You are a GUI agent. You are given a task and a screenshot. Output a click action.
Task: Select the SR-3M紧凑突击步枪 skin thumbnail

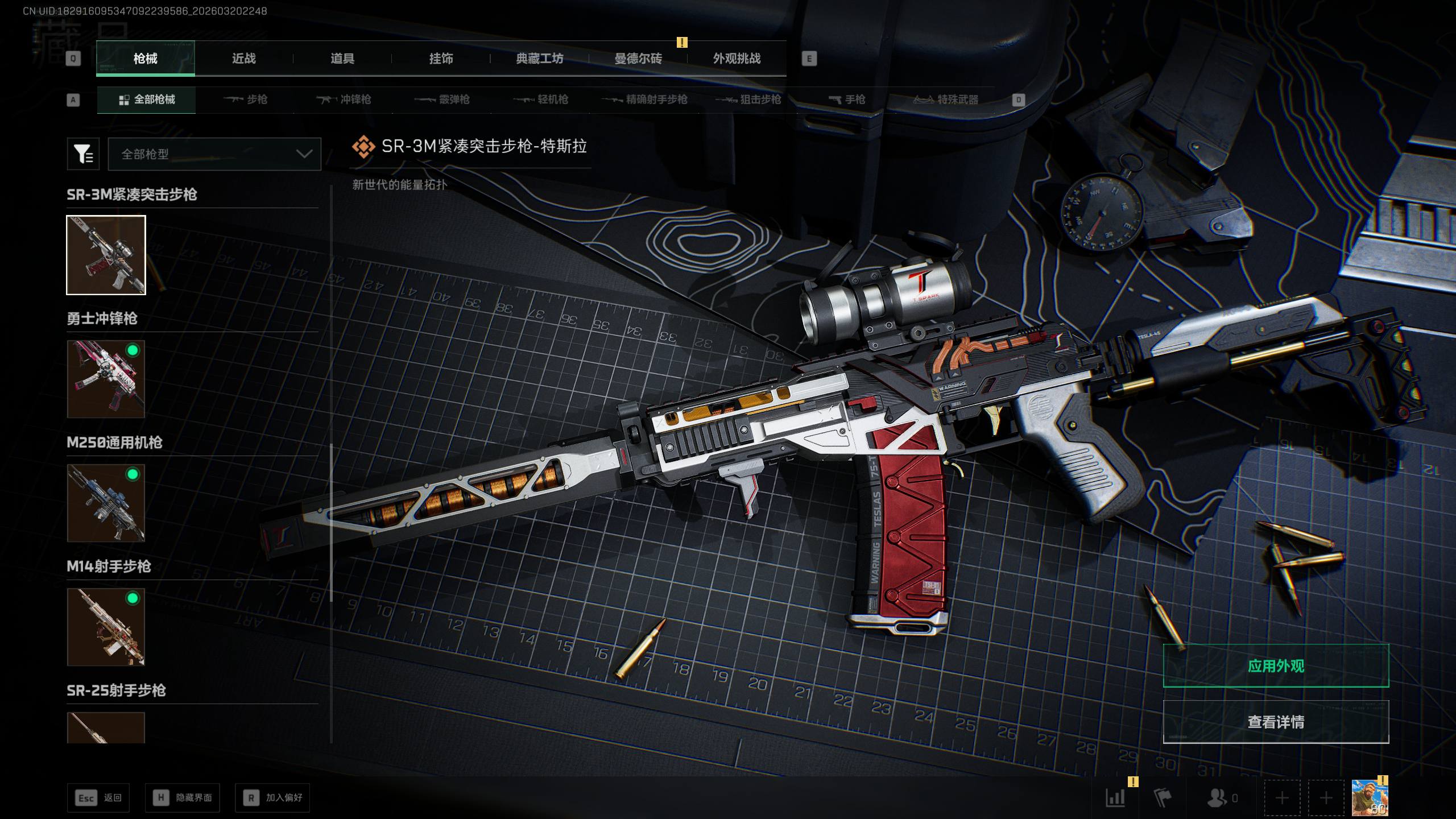106,255
